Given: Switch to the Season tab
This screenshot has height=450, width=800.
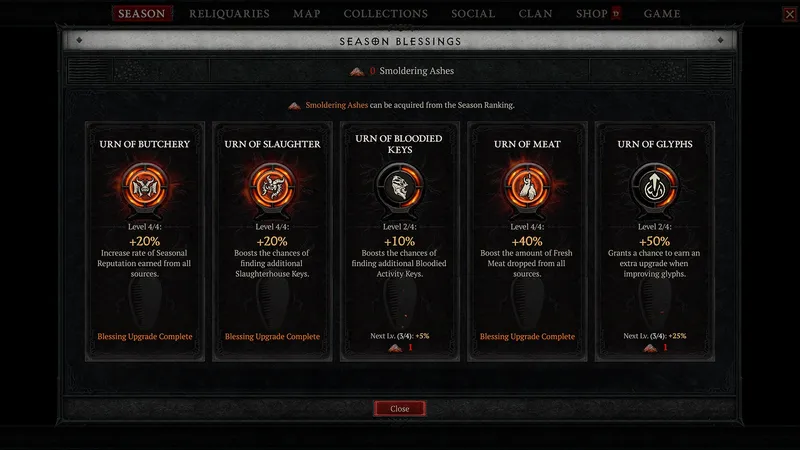Looking at the screenshot, I should click(141, 14).
